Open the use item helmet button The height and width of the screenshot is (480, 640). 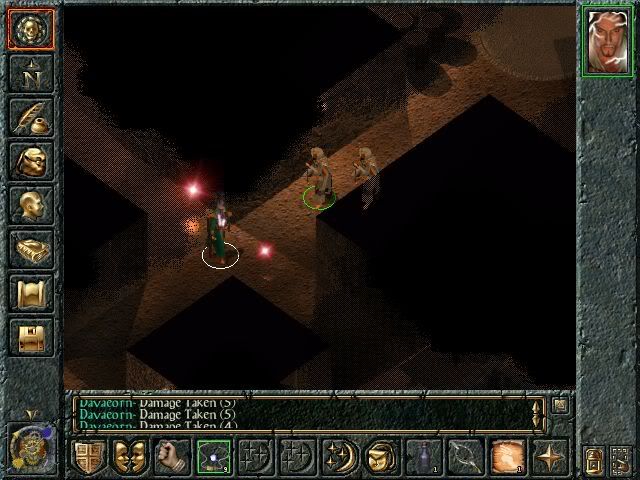point(382,457)
